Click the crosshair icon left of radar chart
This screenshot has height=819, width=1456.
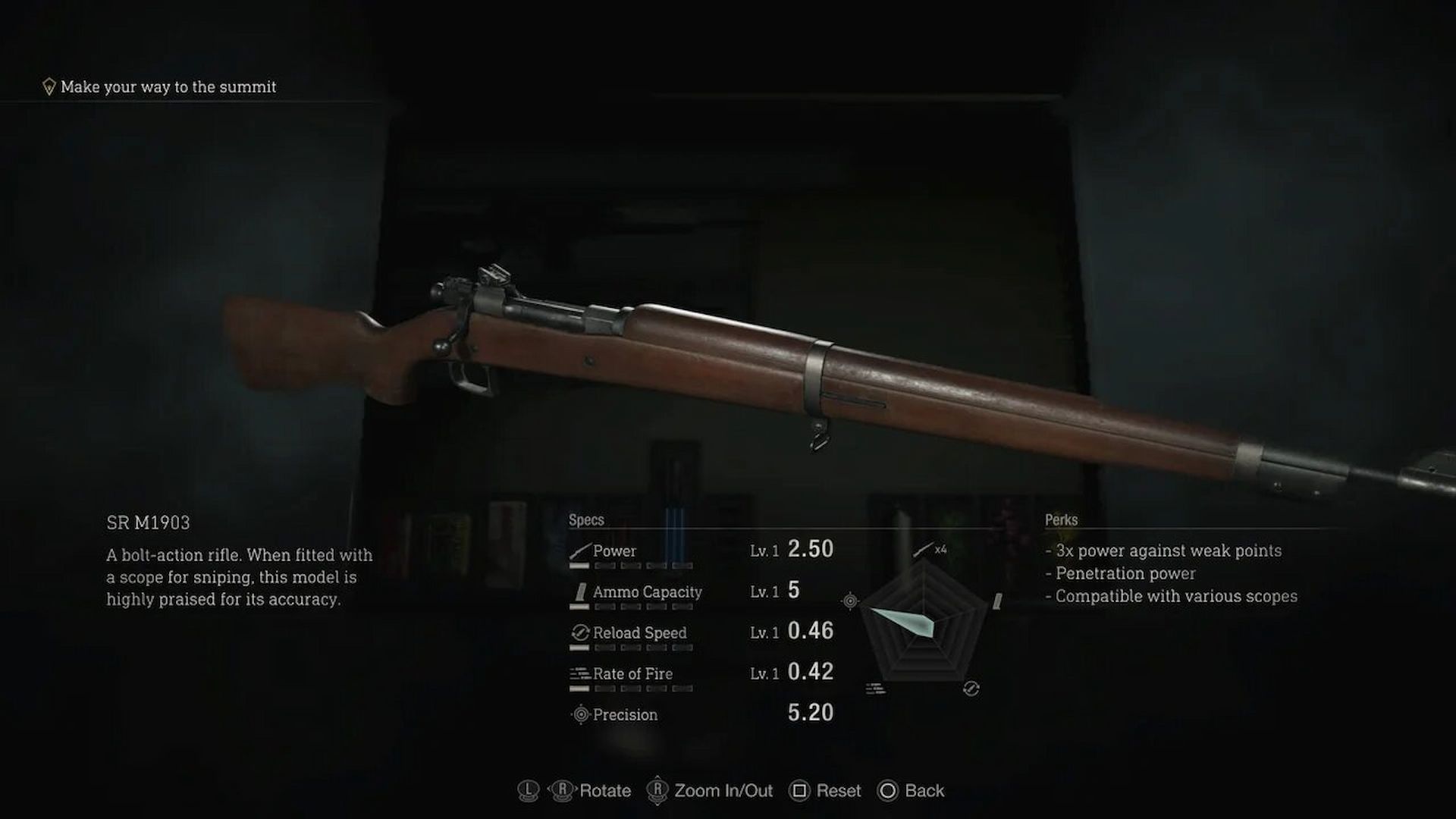click(850, 601)
